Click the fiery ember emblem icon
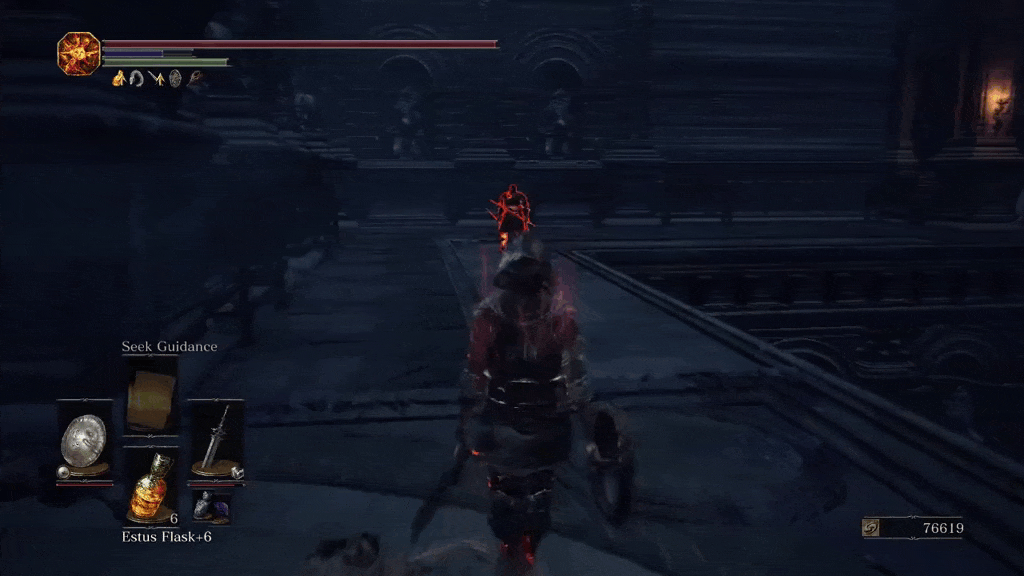Screen dimensions: 1024x576 78,52
